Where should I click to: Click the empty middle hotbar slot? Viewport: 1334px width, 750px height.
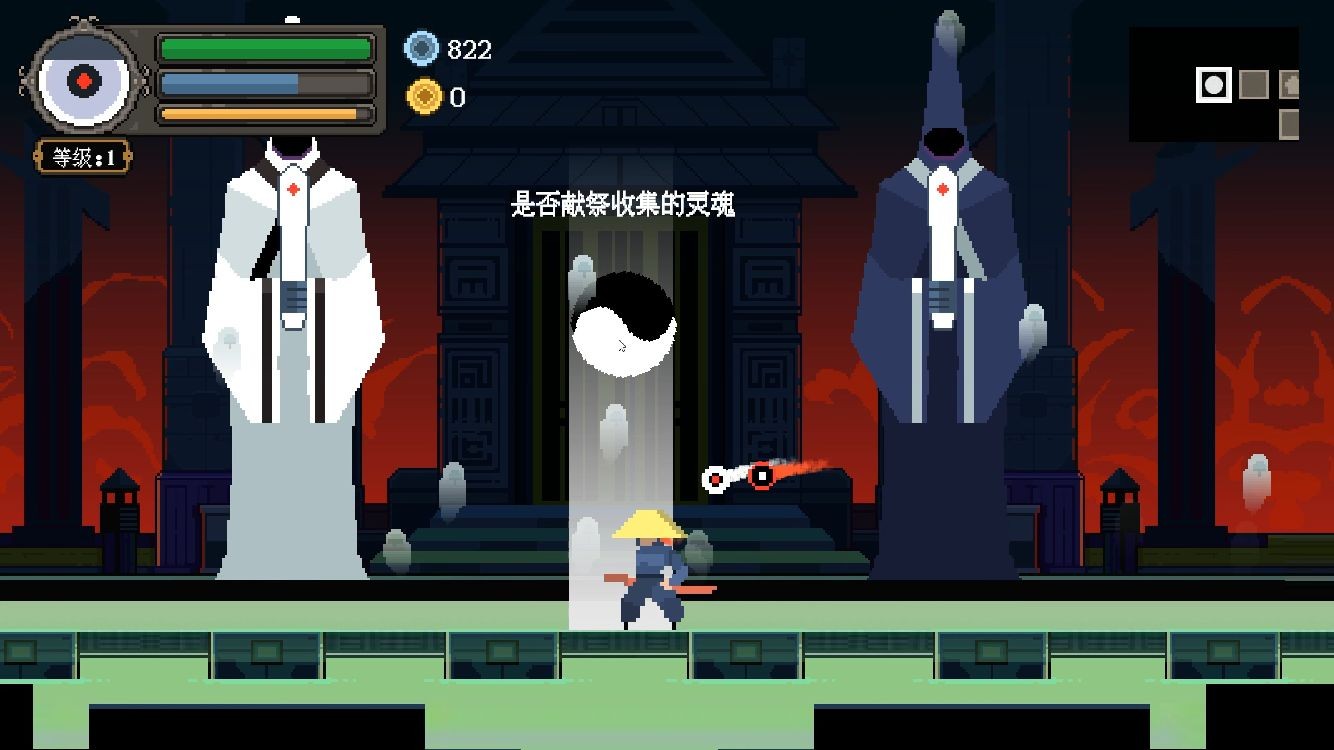(1254, 85)
